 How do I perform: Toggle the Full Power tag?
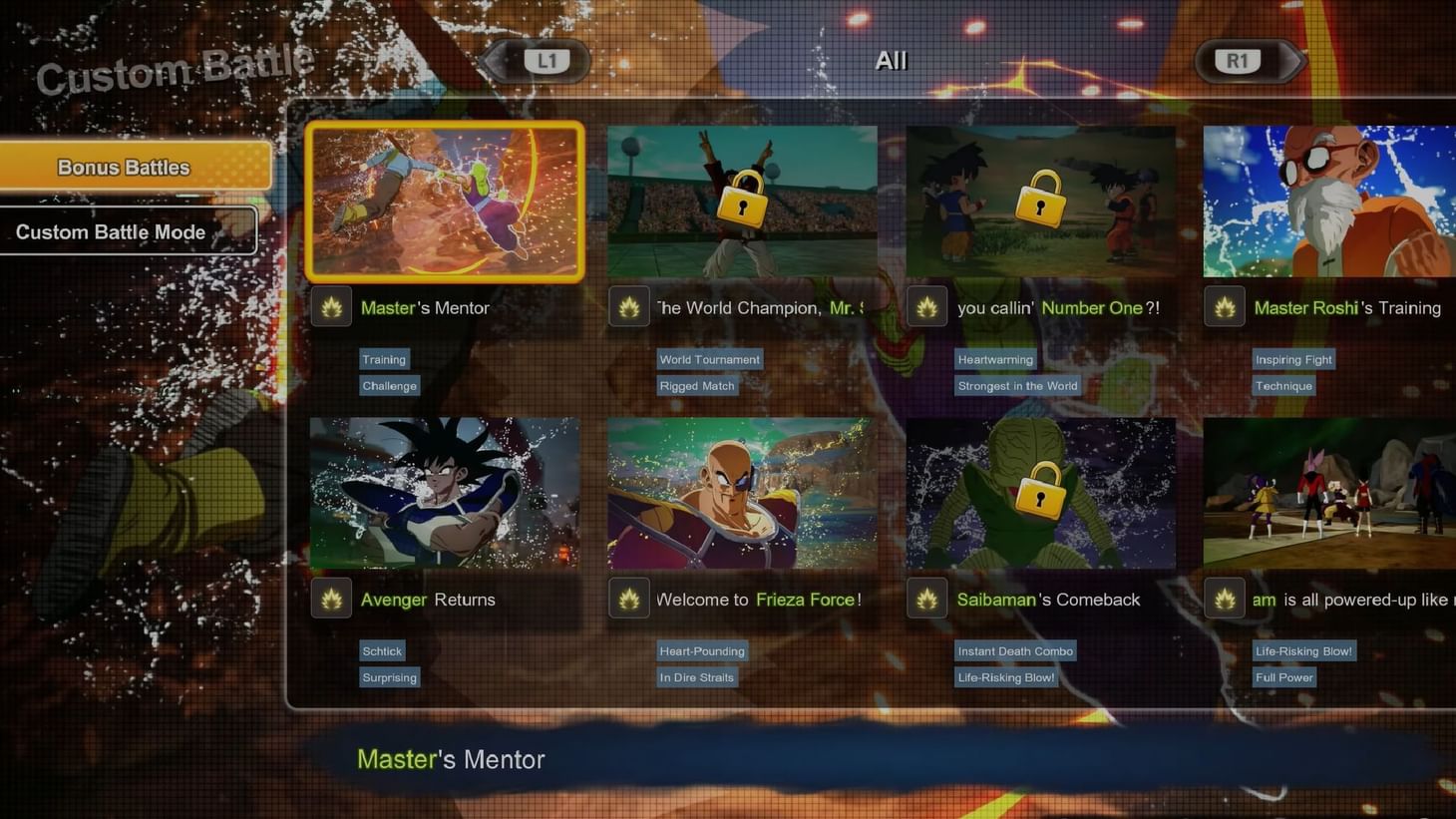[1283, 676]
